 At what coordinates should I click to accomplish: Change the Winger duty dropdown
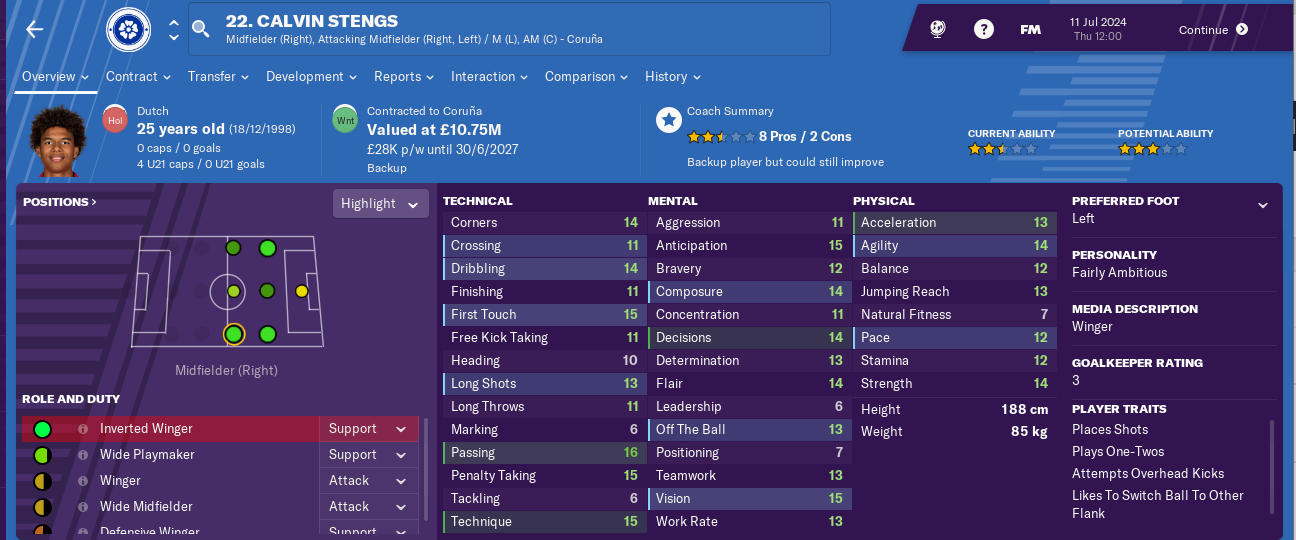point(368,481)
